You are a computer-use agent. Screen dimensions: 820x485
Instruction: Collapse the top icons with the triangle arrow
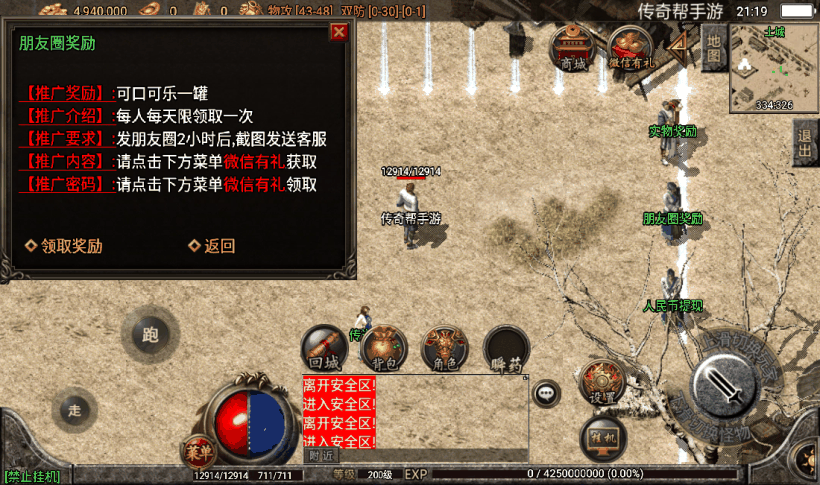point(680,43)
